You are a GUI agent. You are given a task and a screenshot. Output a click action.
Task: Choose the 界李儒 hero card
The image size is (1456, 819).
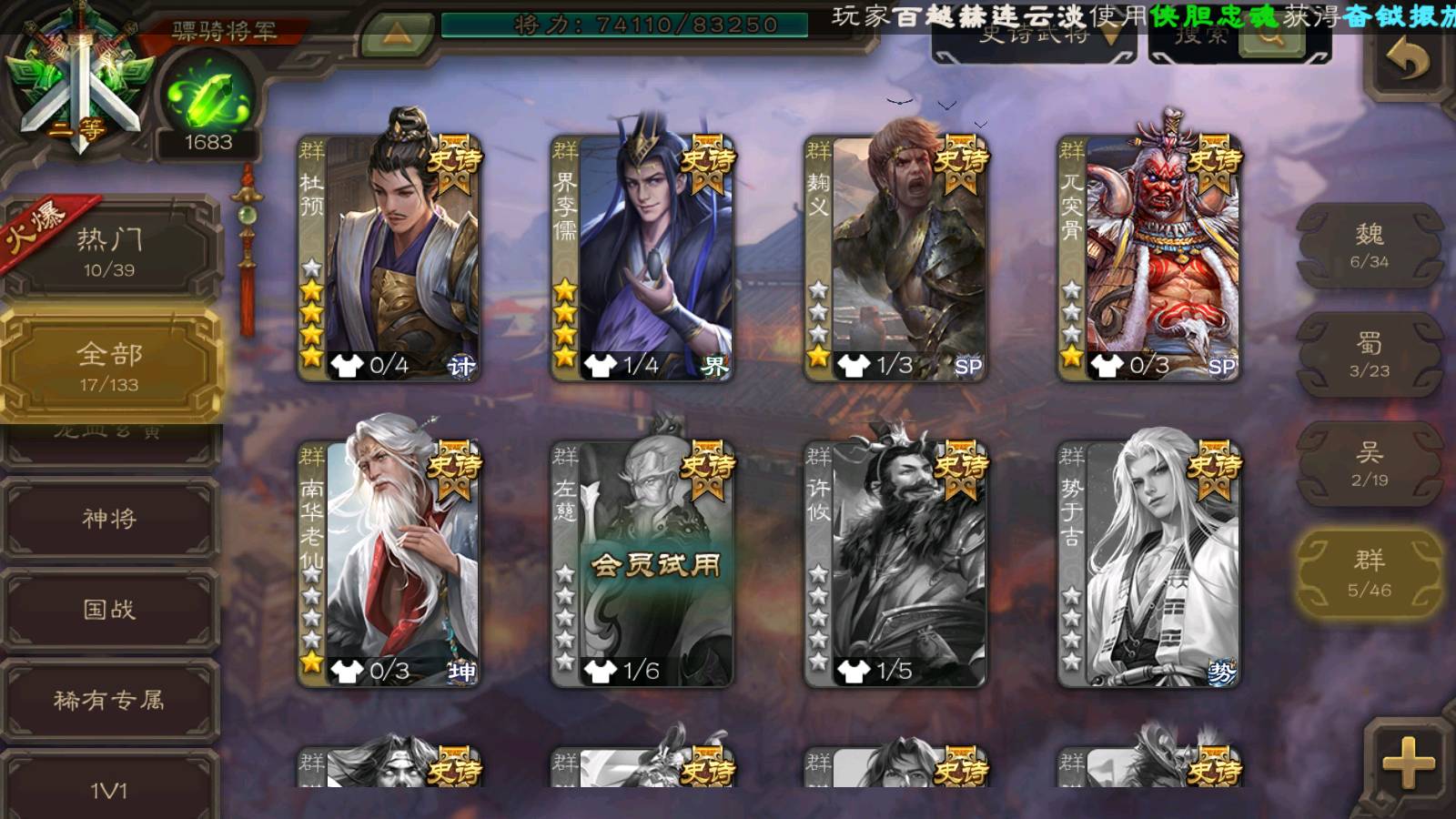click(642, 258)
